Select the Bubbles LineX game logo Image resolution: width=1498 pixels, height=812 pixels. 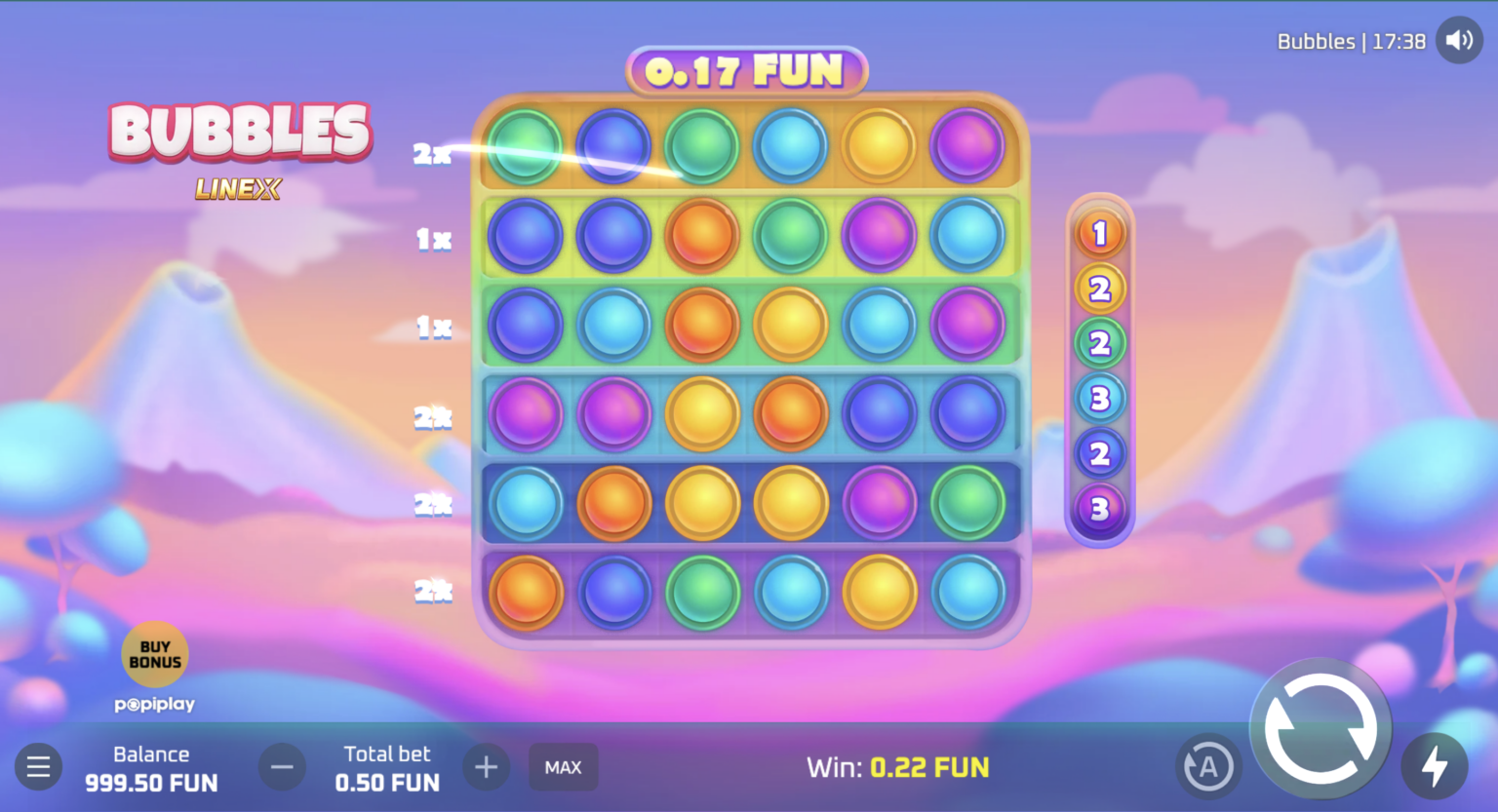pyautogui.click(x=241, y=152)
